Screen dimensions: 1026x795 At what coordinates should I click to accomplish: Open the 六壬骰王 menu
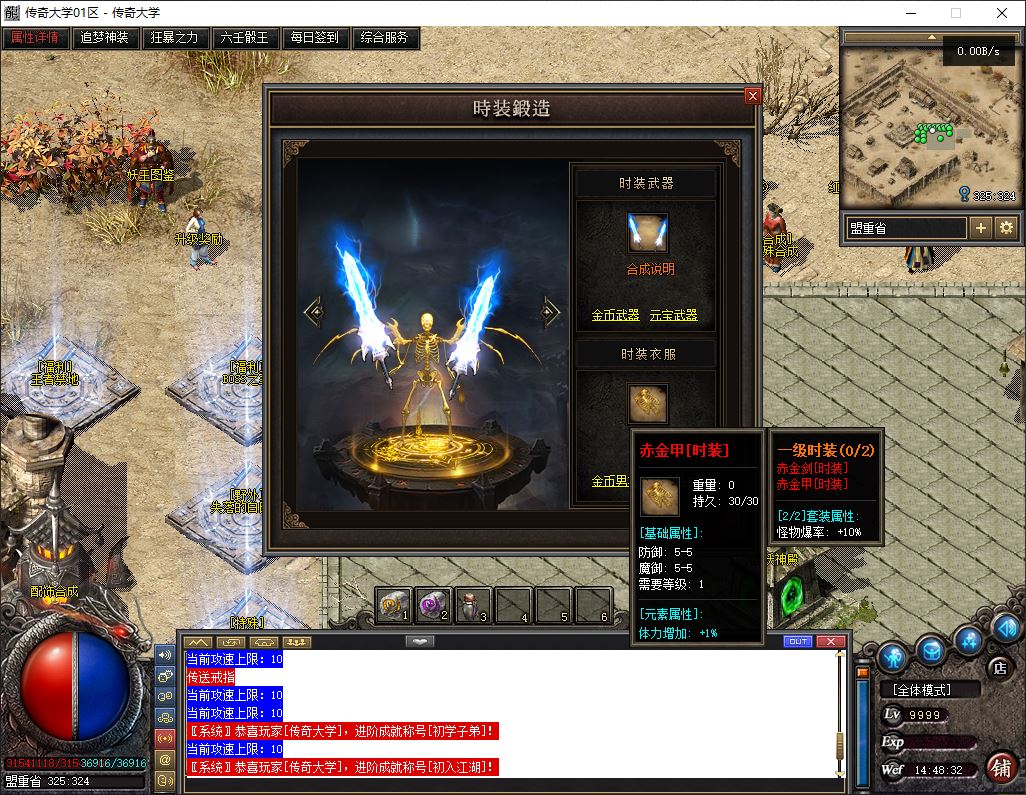(245, 38)
